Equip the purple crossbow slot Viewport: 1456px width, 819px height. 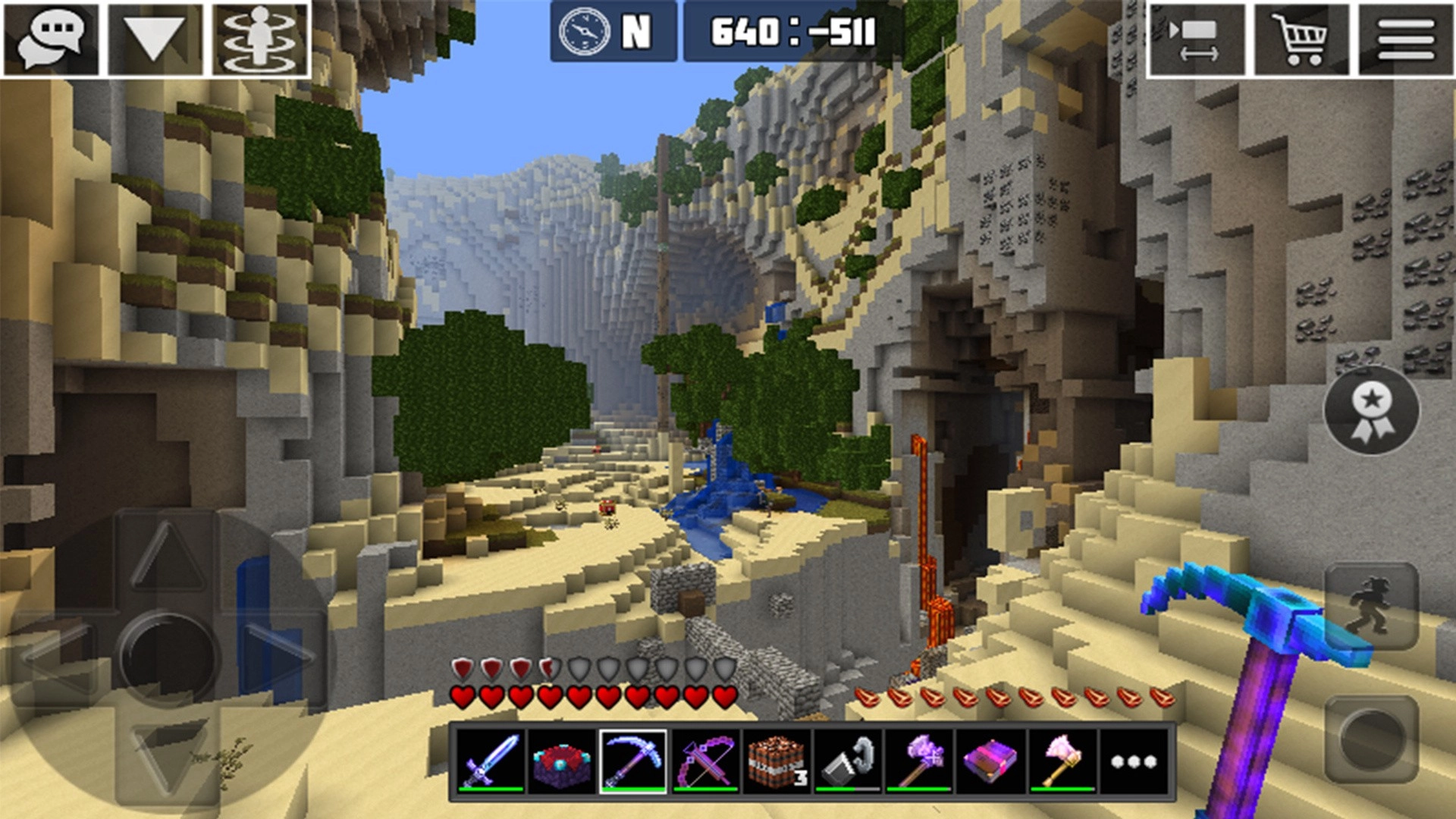pos(704,761)
